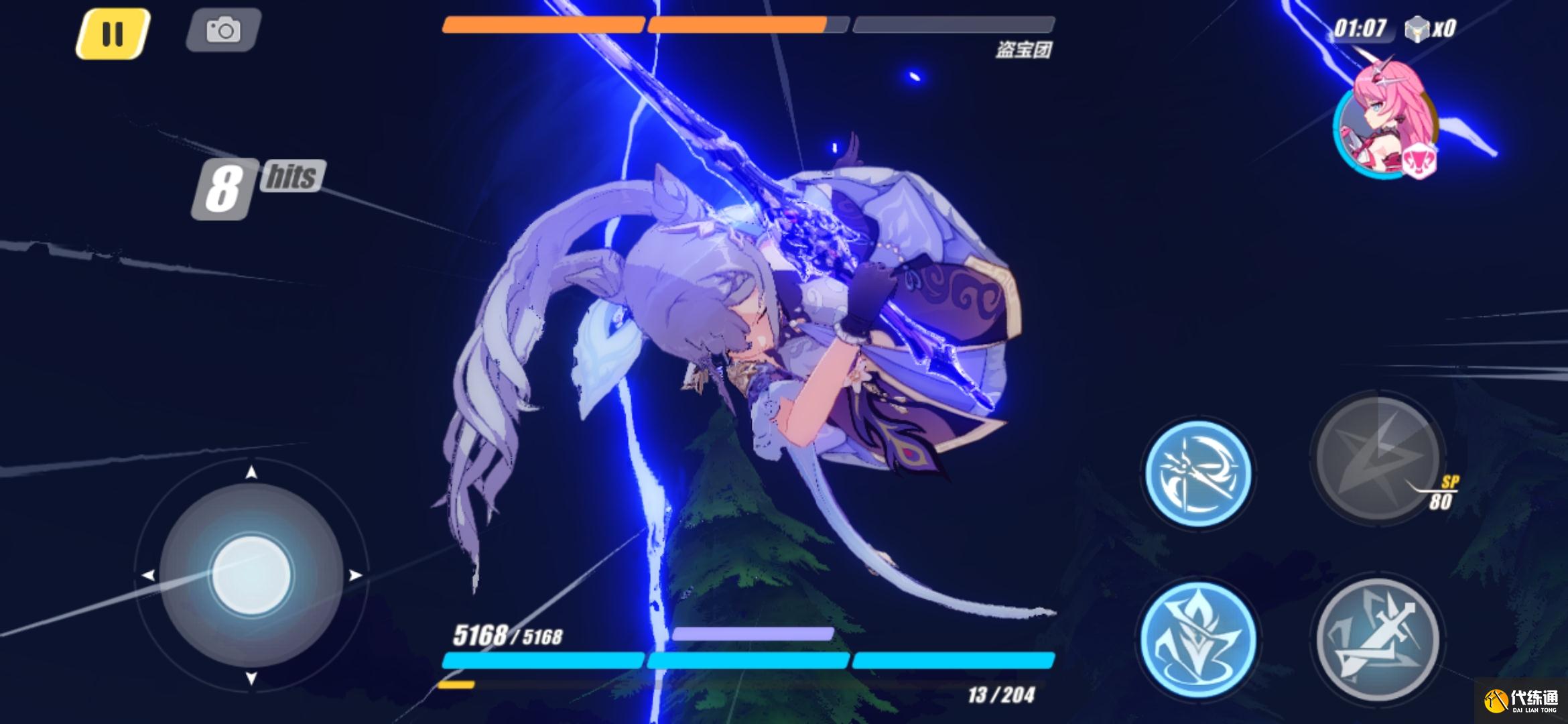Activate the ultimate skill costing 80 SP
The image size is (1568, 724).
tap(1377, 458)
